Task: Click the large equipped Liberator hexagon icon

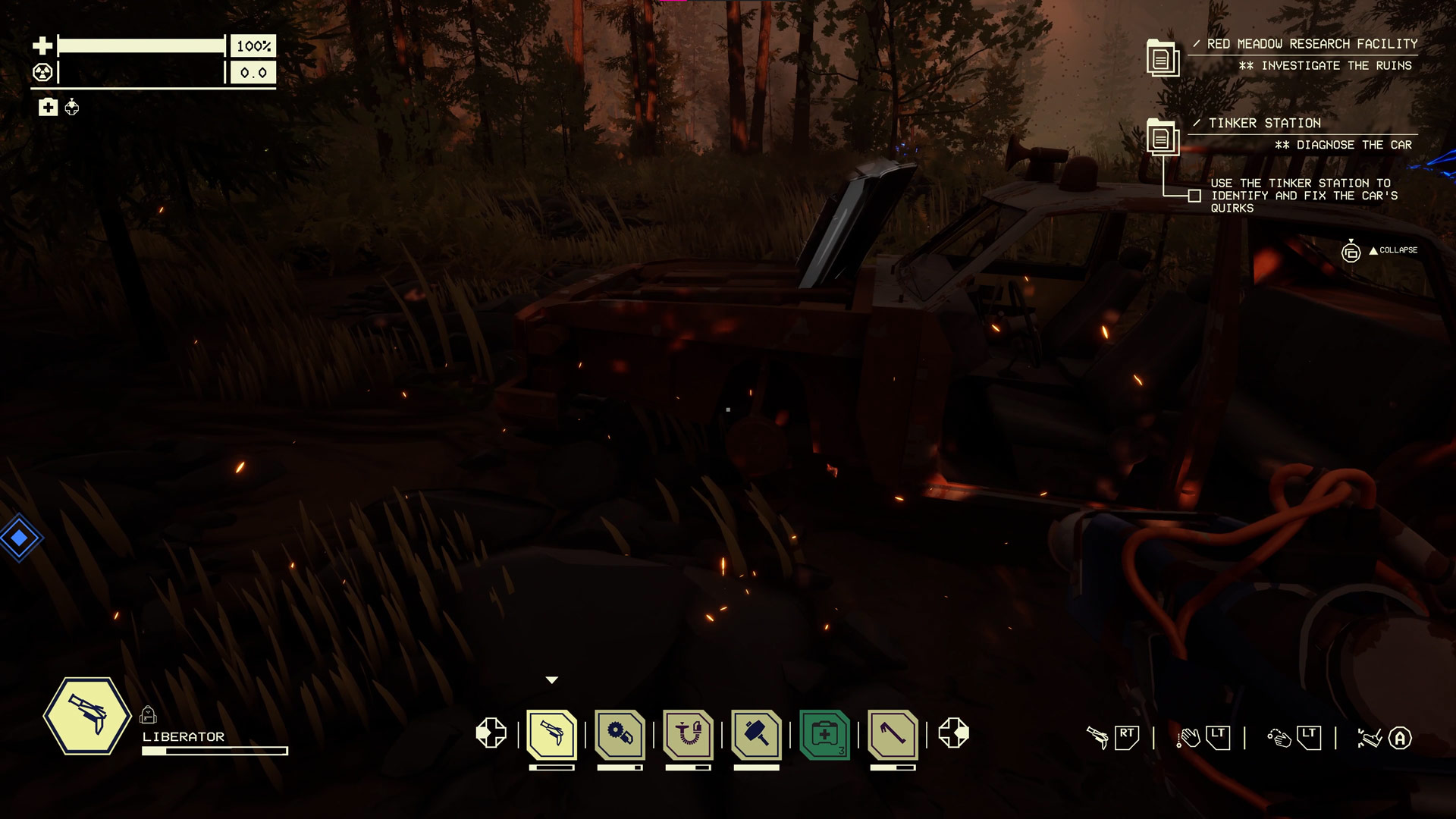Action: (88, 716)
